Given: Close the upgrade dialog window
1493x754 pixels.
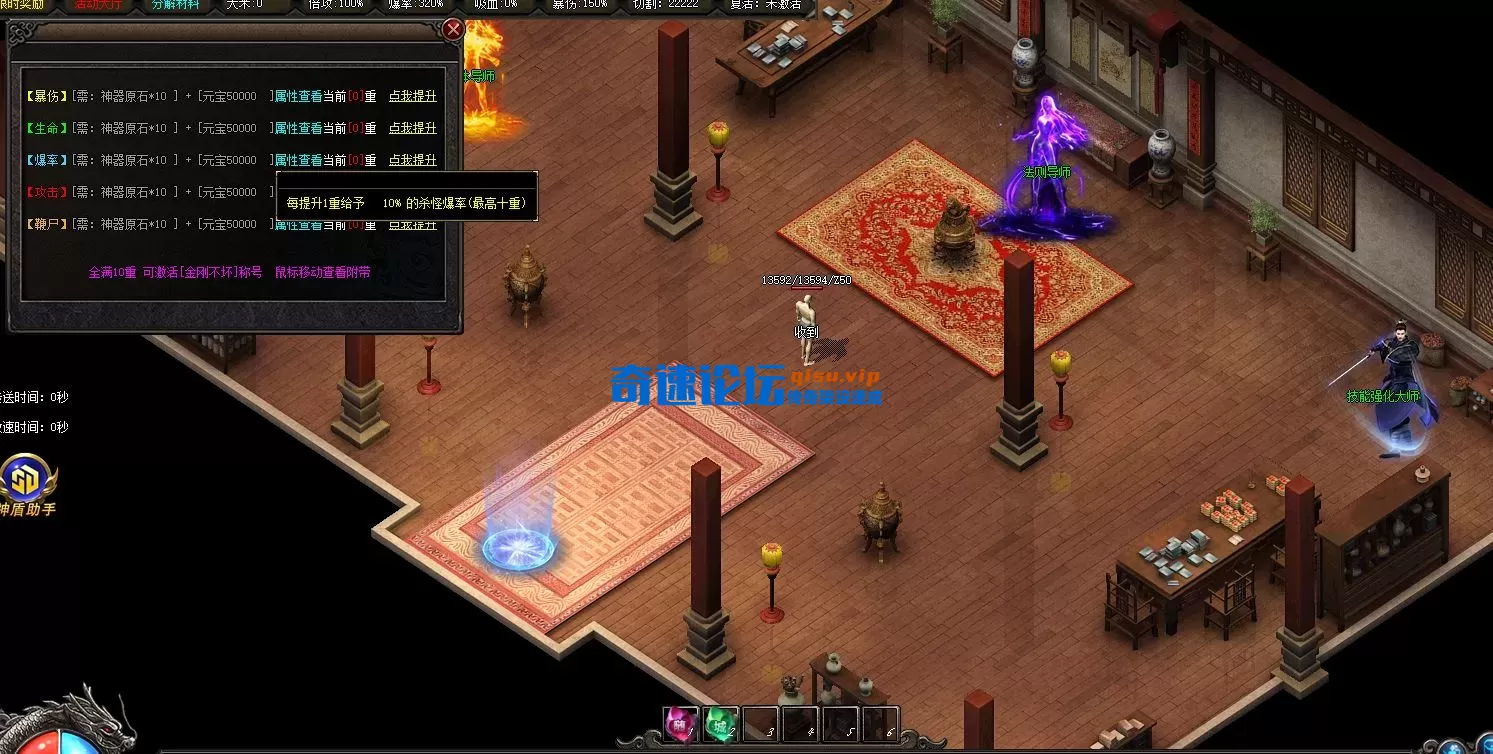Looking at the screenshot, I should pyautogui.click(x=453, y=29).
